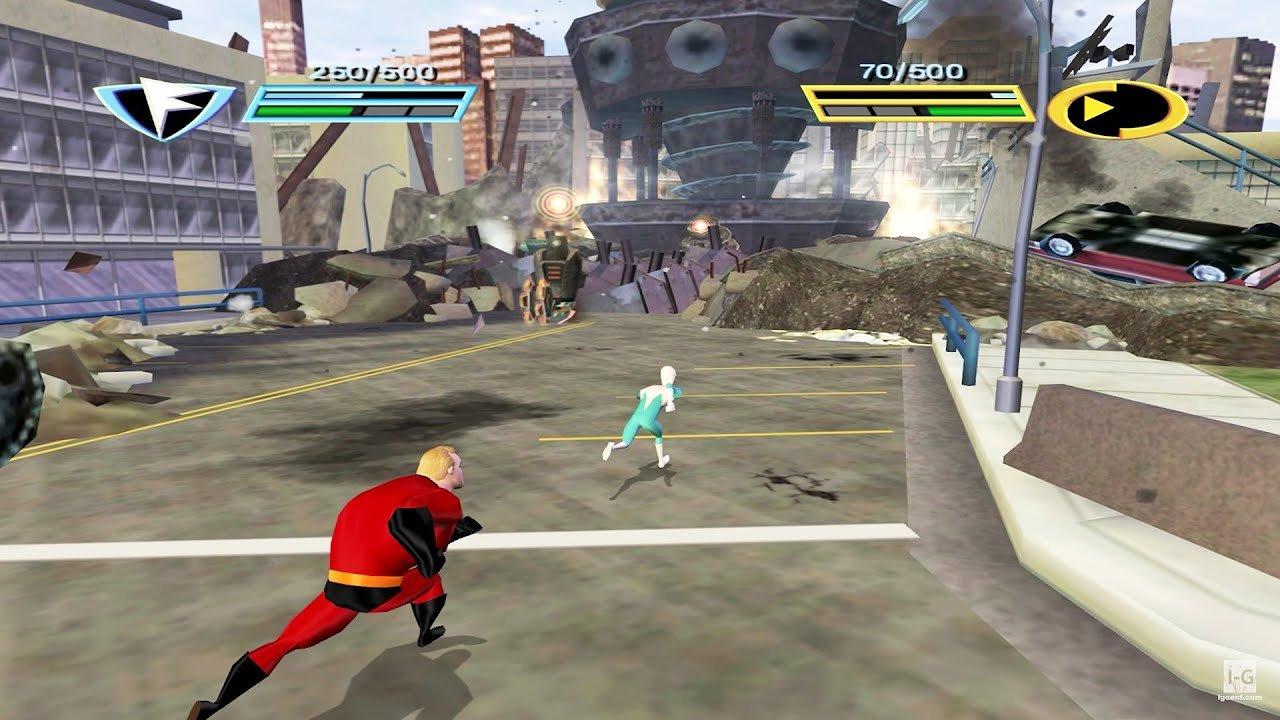The image size is (1280, 720).
Task: Click the glowing orange target above the robot
Action: 554,203
